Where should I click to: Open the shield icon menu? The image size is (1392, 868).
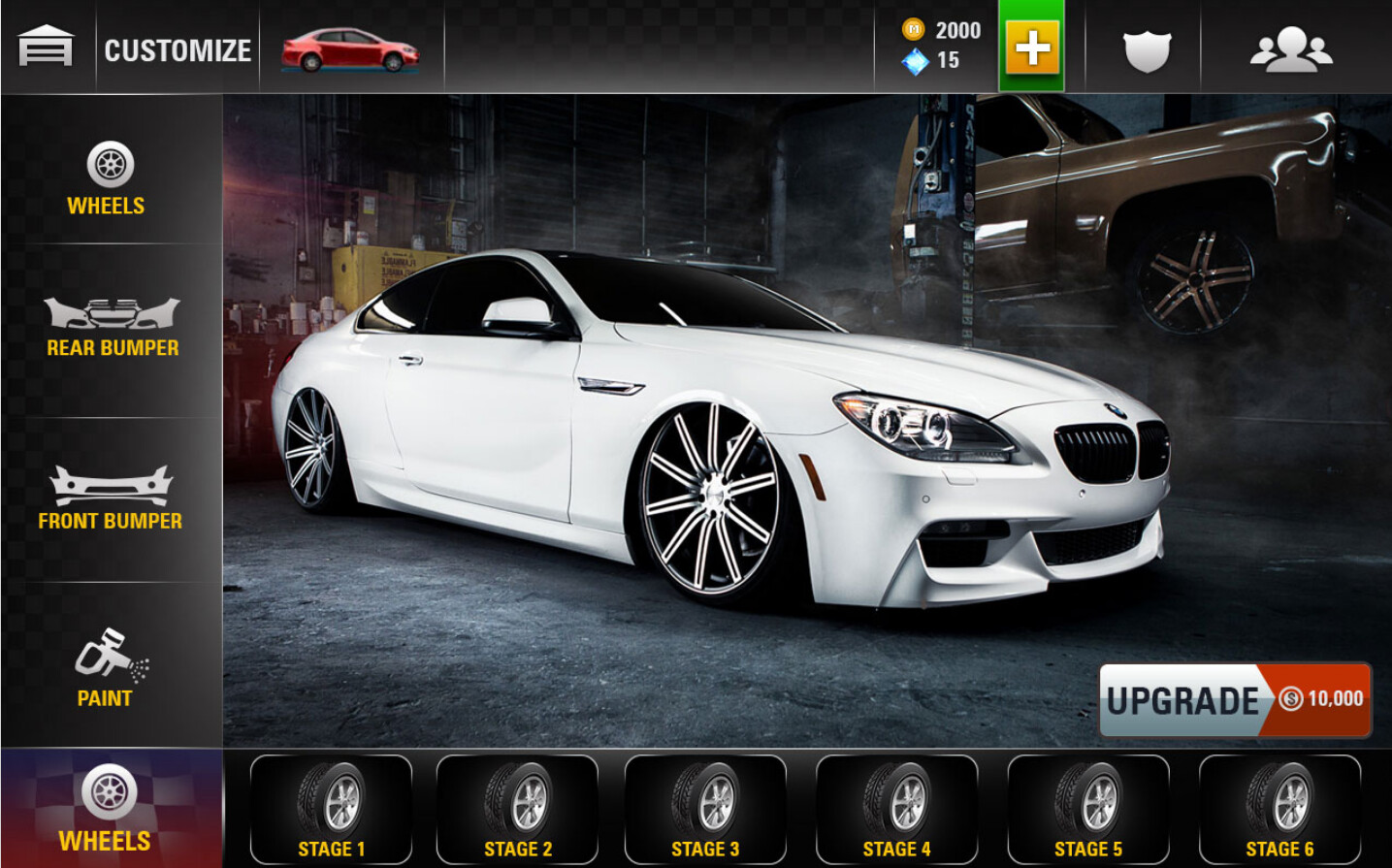coord(1147,50)
